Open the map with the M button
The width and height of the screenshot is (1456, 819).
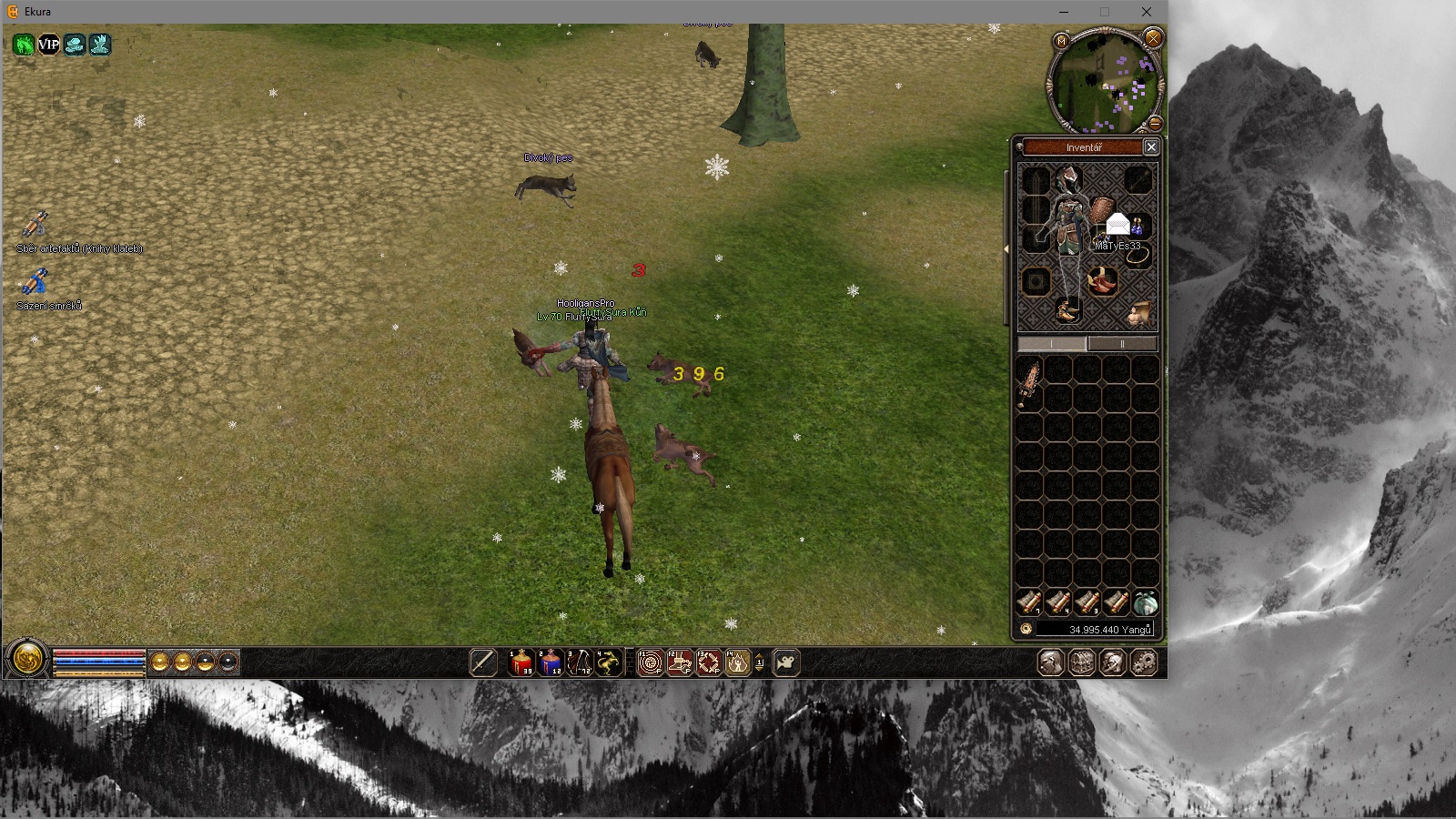point(1061,41)
